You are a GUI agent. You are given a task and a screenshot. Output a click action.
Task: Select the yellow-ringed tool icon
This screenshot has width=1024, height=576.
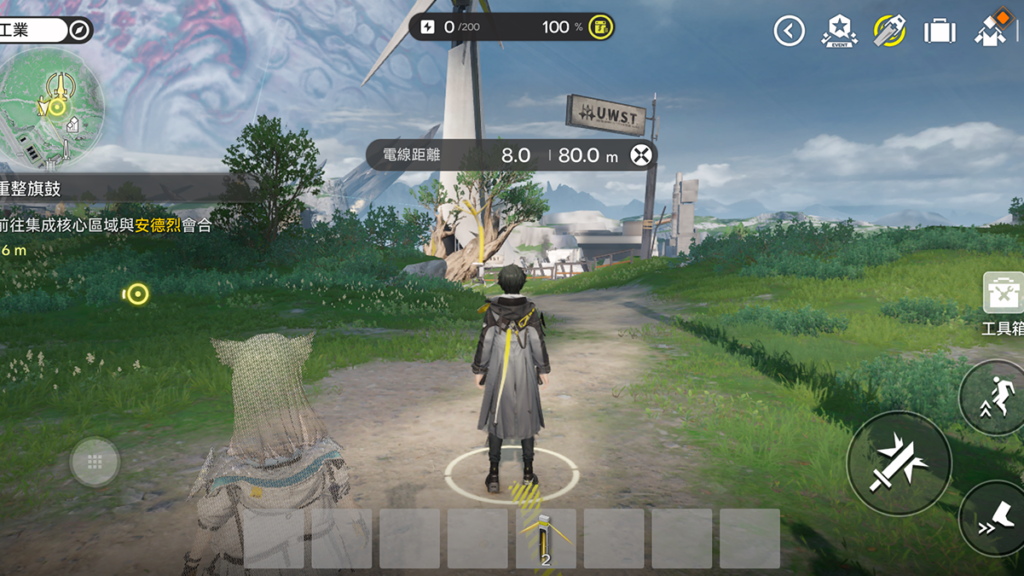pyautogui.click(x=889, y=31)
